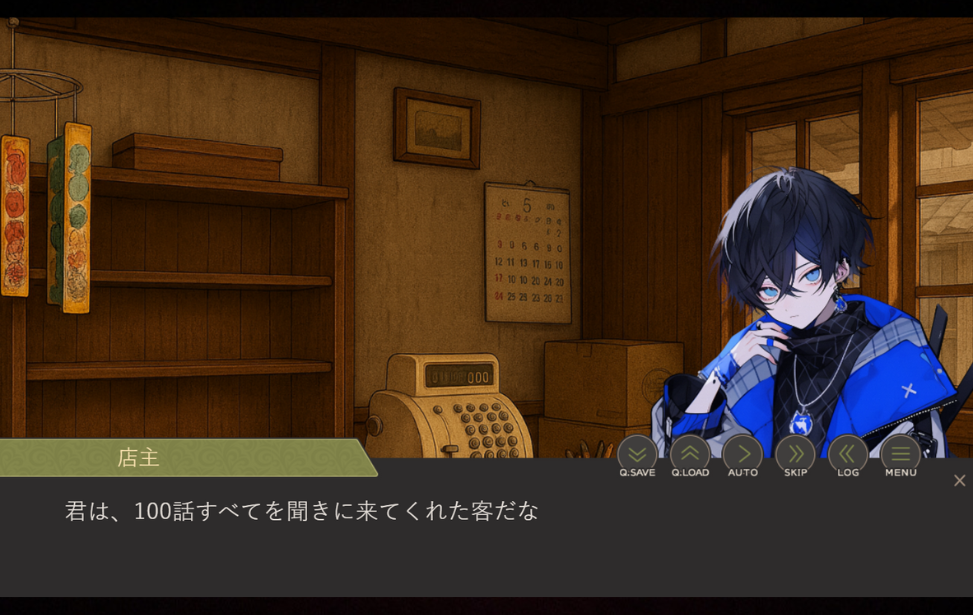Open the dialogue LOG history
The width and height of the screenshot is (973, 615).
(848, 455)
